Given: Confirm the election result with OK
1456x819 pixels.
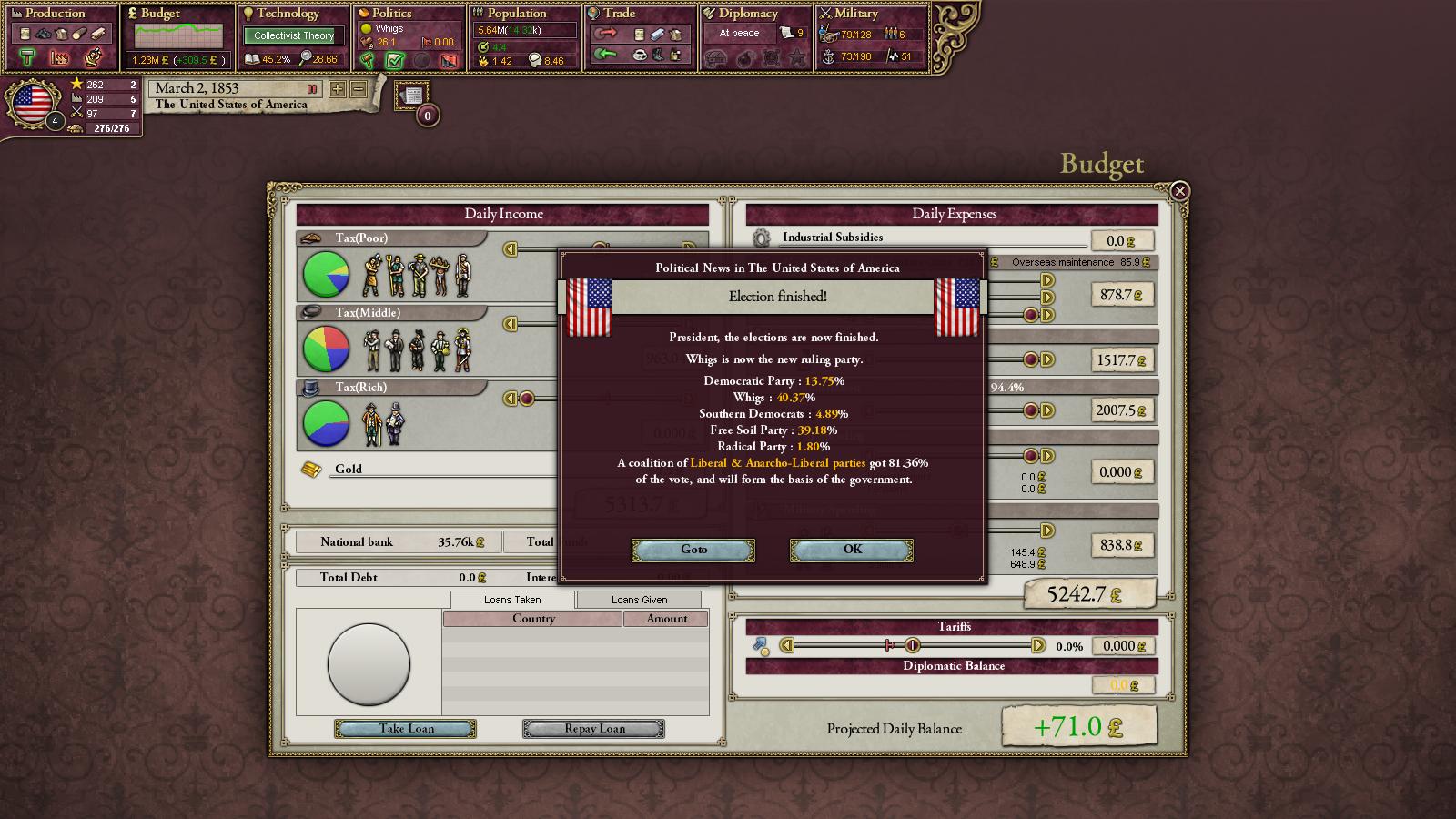Looking at the screenshot, I should tap(851, 550).
